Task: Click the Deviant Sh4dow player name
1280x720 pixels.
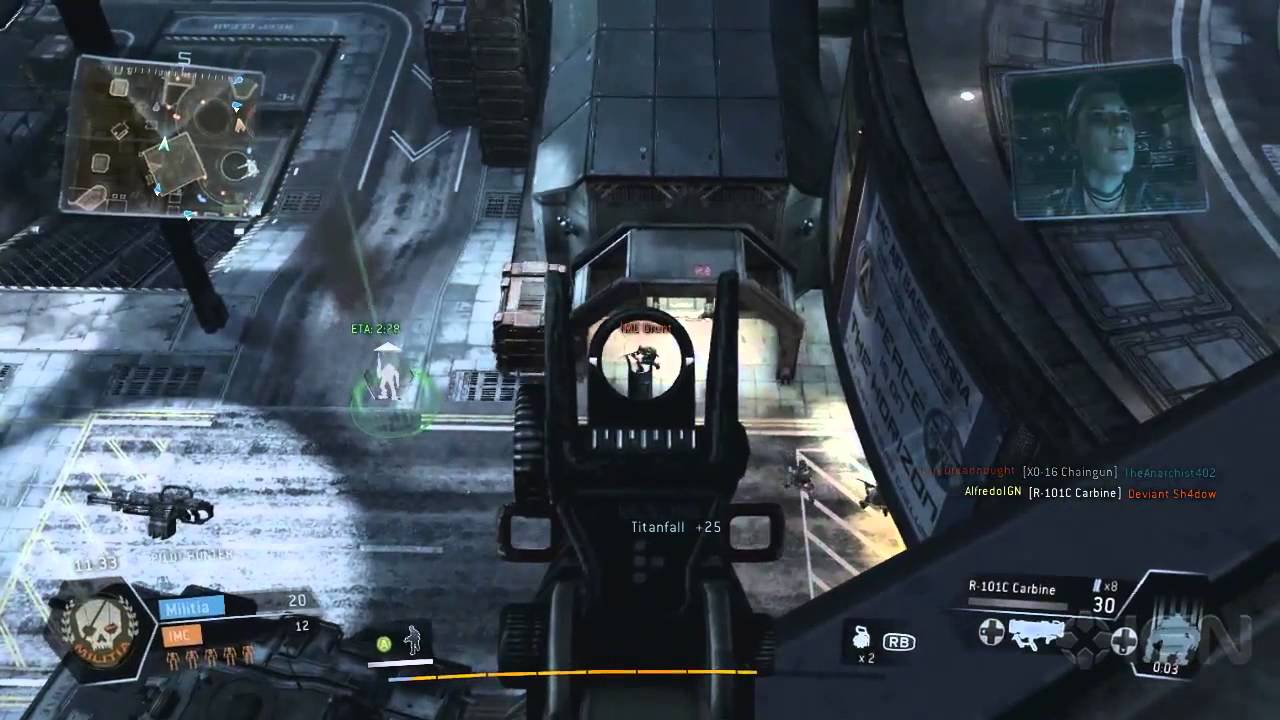Action: 1172,493
